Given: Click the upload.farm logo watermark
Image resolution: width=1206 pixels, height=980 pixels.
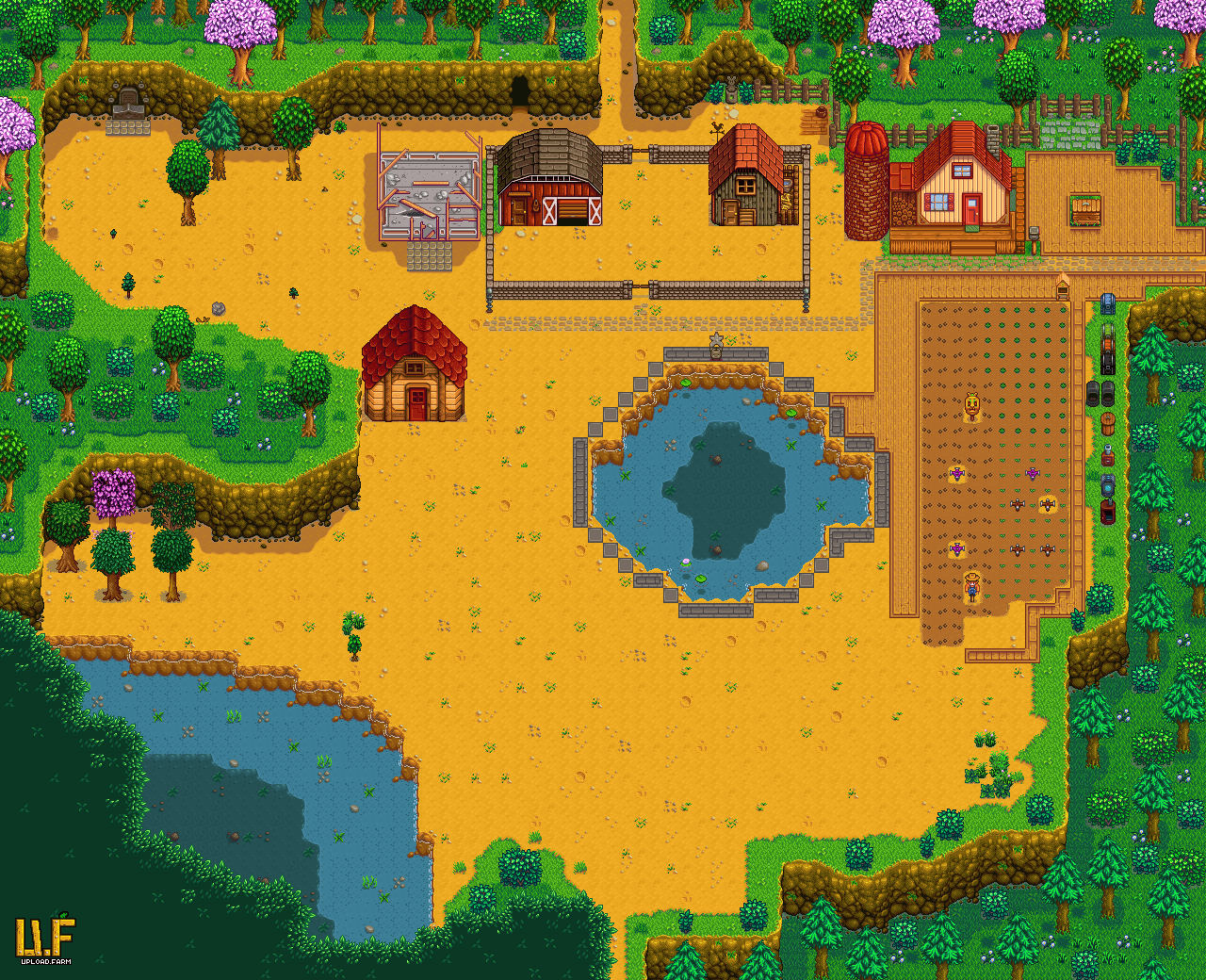Looking at the screenshot, I should pyautogui.click(x=44, y=939).
